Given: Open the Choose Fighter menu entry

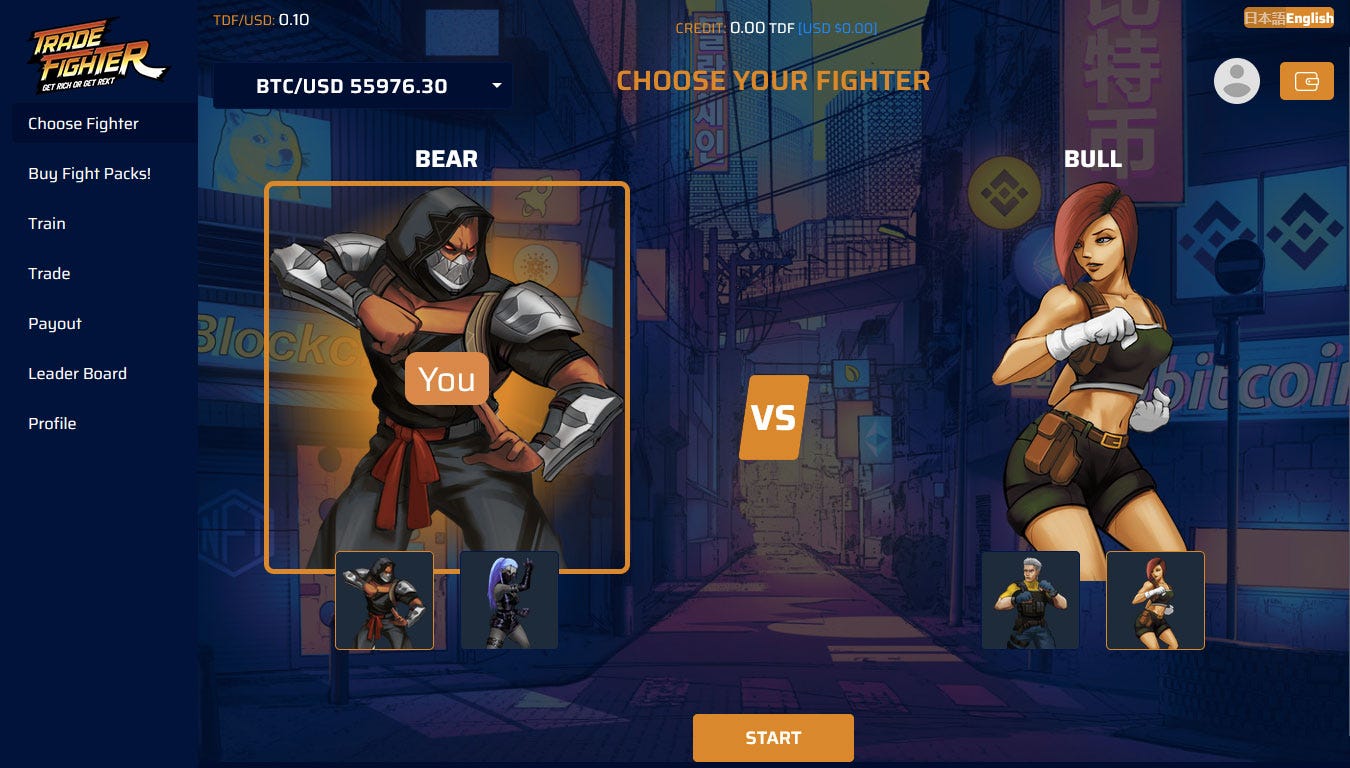Looking at the screenshot, I should click(x=84, y=124).
